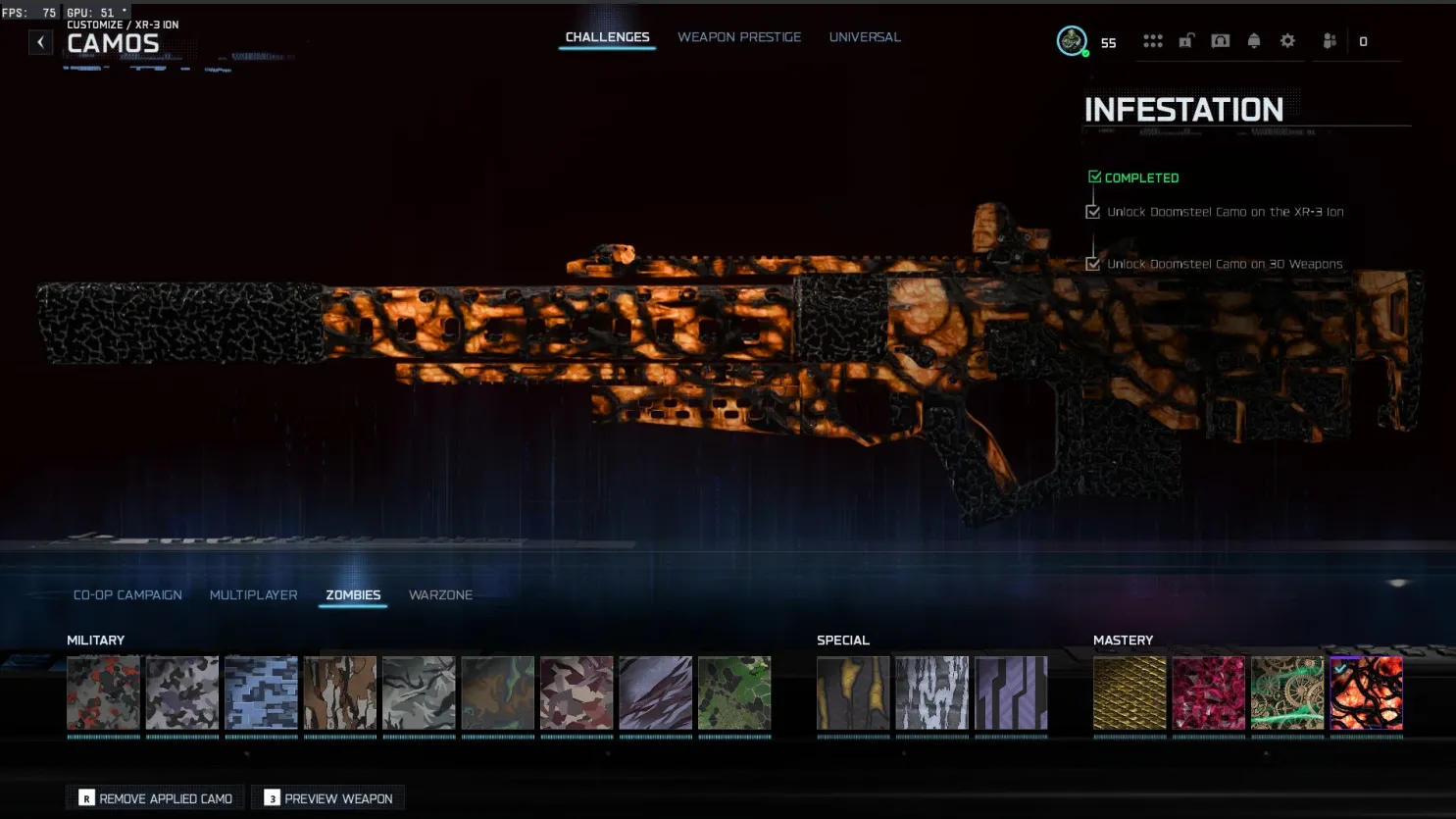Open the Universal camos tab
Image resolution: width=1456 pixels, height=819 pixels.
864,36
